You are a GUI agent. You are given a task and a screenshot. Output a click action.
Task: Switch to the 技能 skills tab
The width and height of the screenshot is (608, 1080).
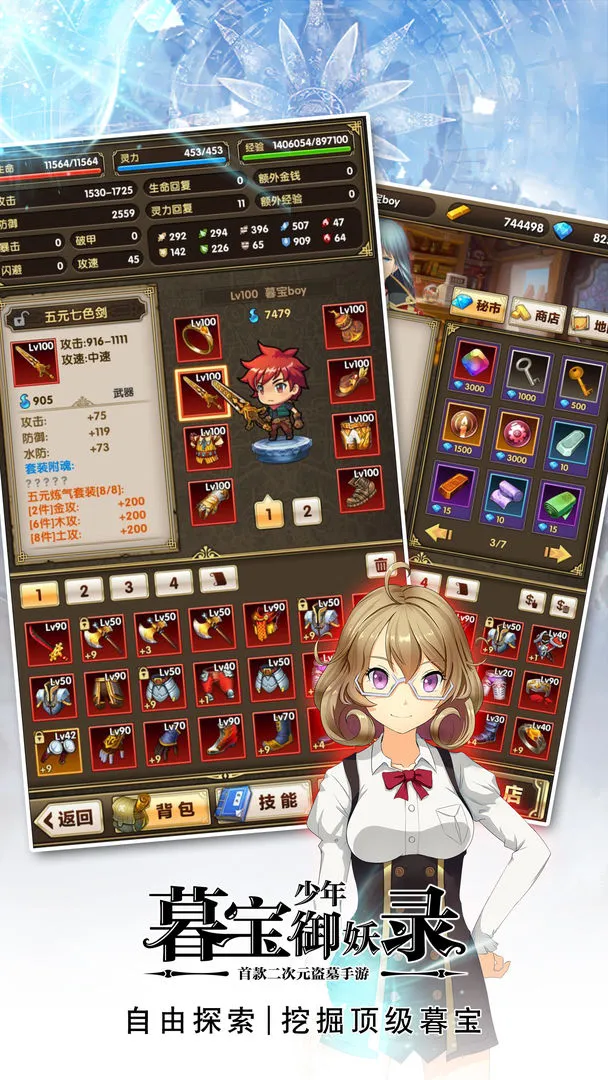click(262, 801)
